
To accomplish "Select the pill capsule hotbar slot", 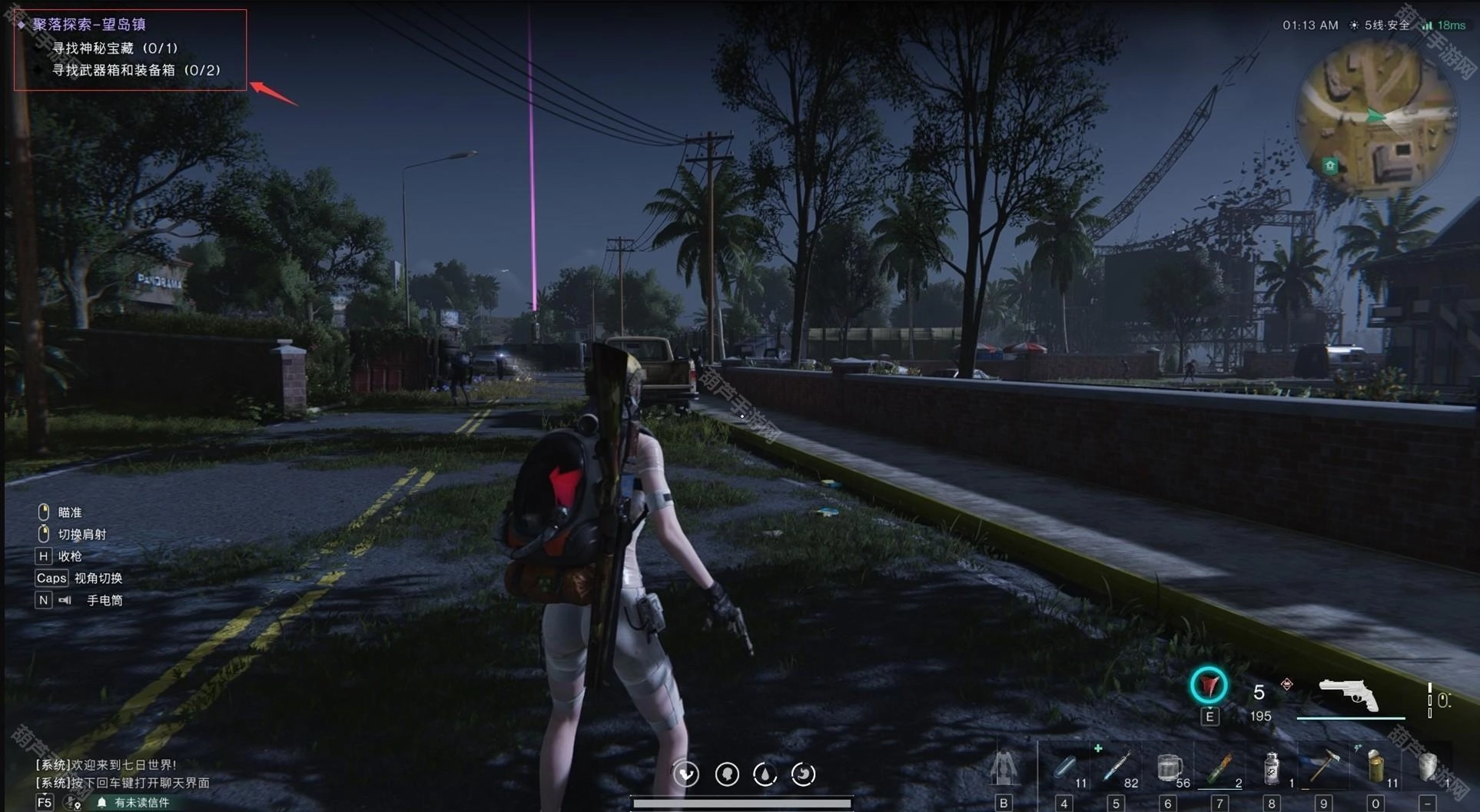I will coord(1064,767).
